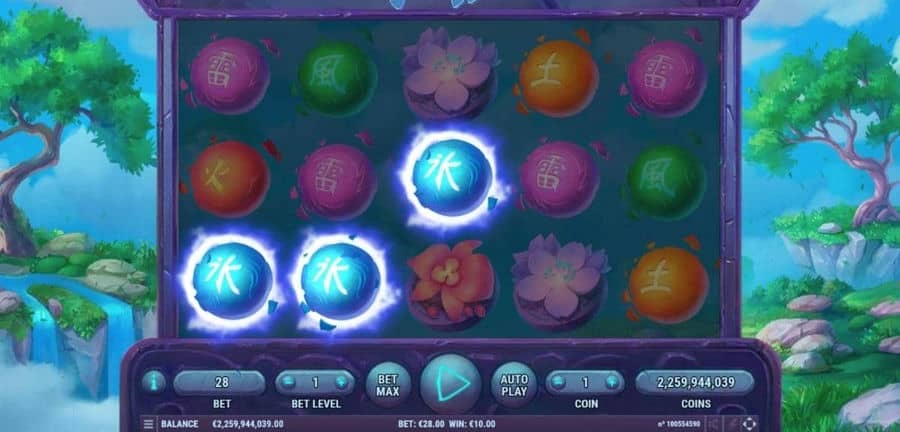
Task: Open the hamburger menu beside Balance
Action: [149, 424]
